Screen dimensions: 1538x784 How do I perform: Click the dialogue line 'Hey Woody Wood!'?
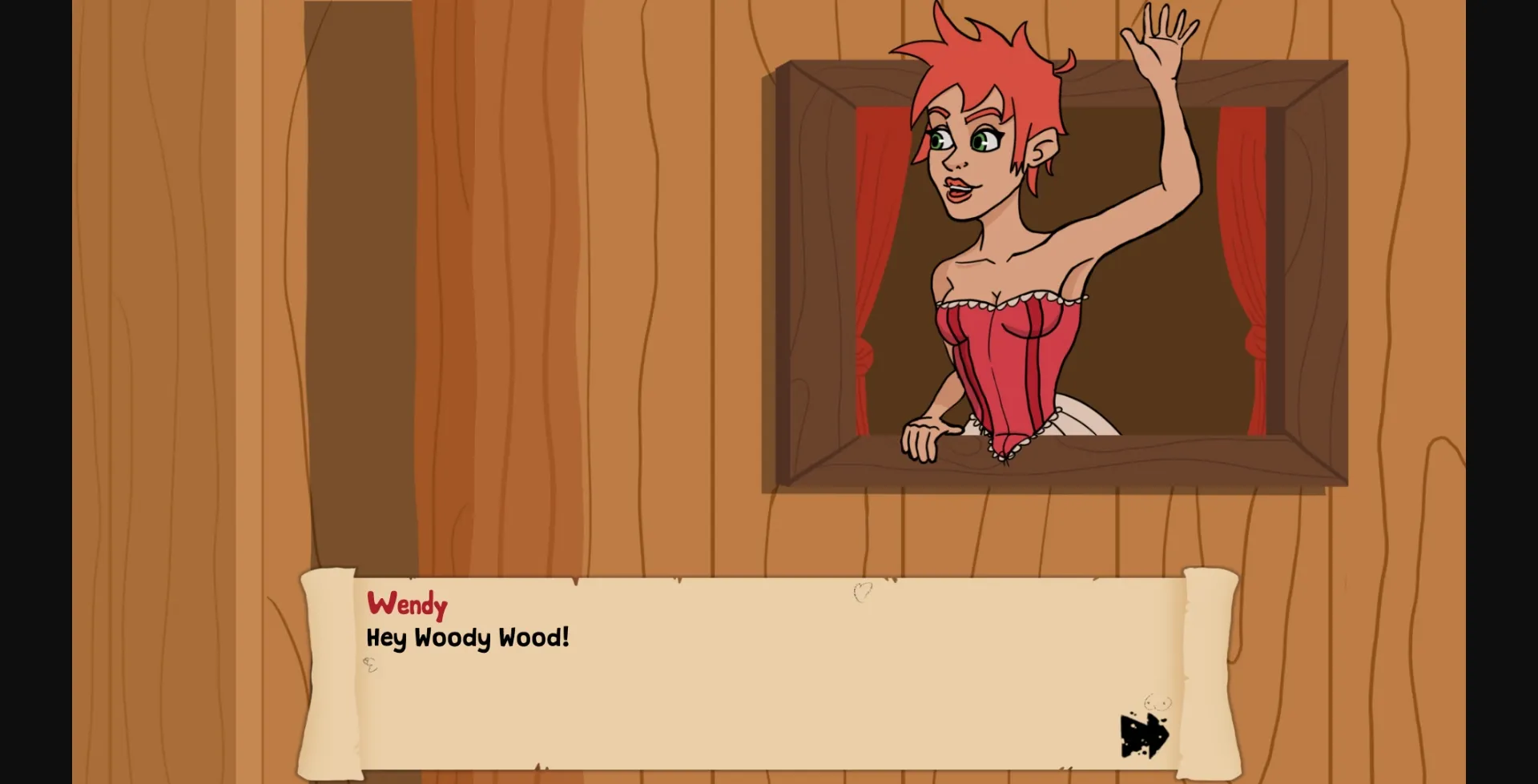click(468, 638)
